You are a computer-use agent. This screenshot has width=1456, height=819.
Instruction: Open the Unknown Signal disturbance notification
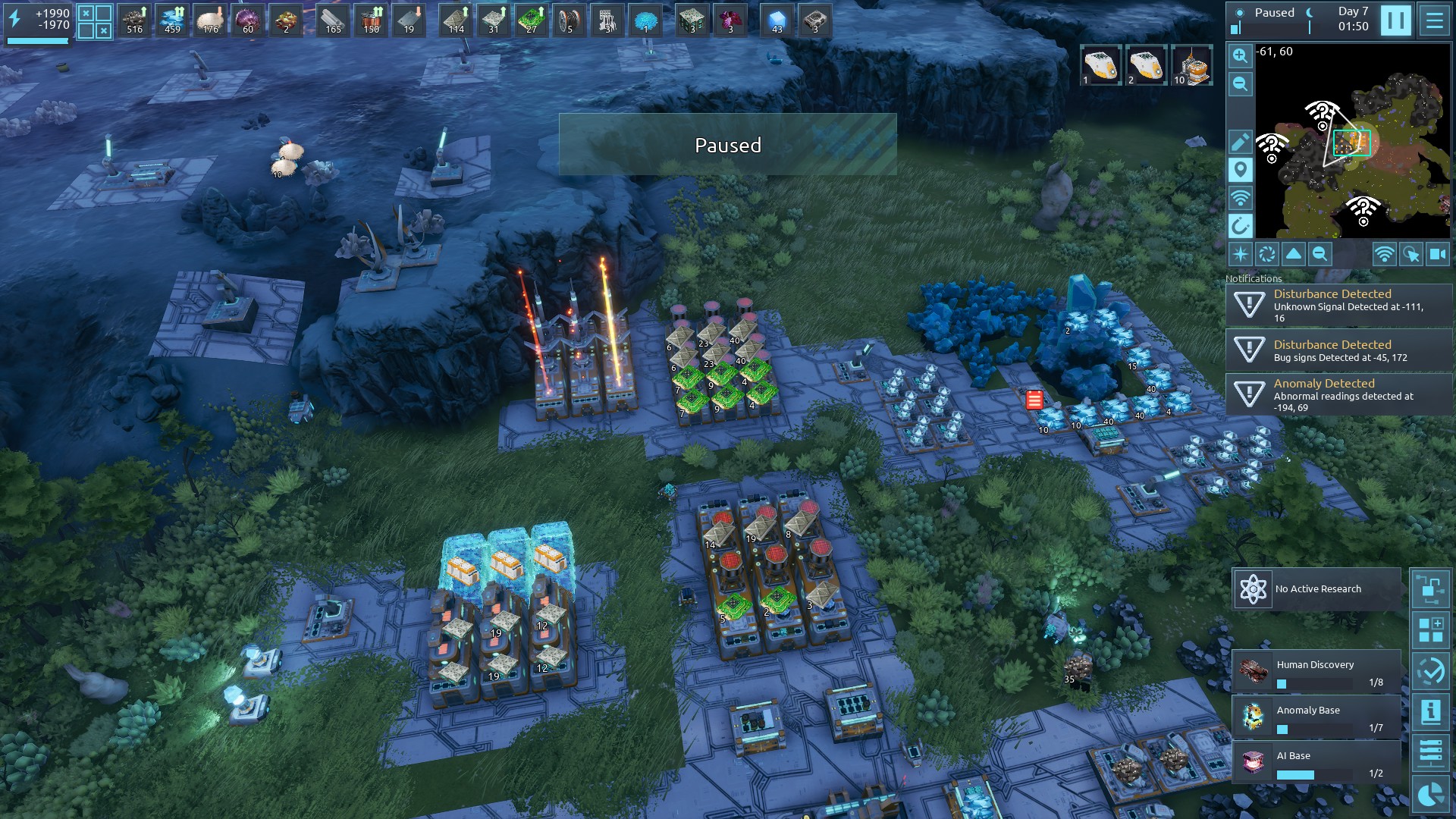click(x=1338, y=306)
